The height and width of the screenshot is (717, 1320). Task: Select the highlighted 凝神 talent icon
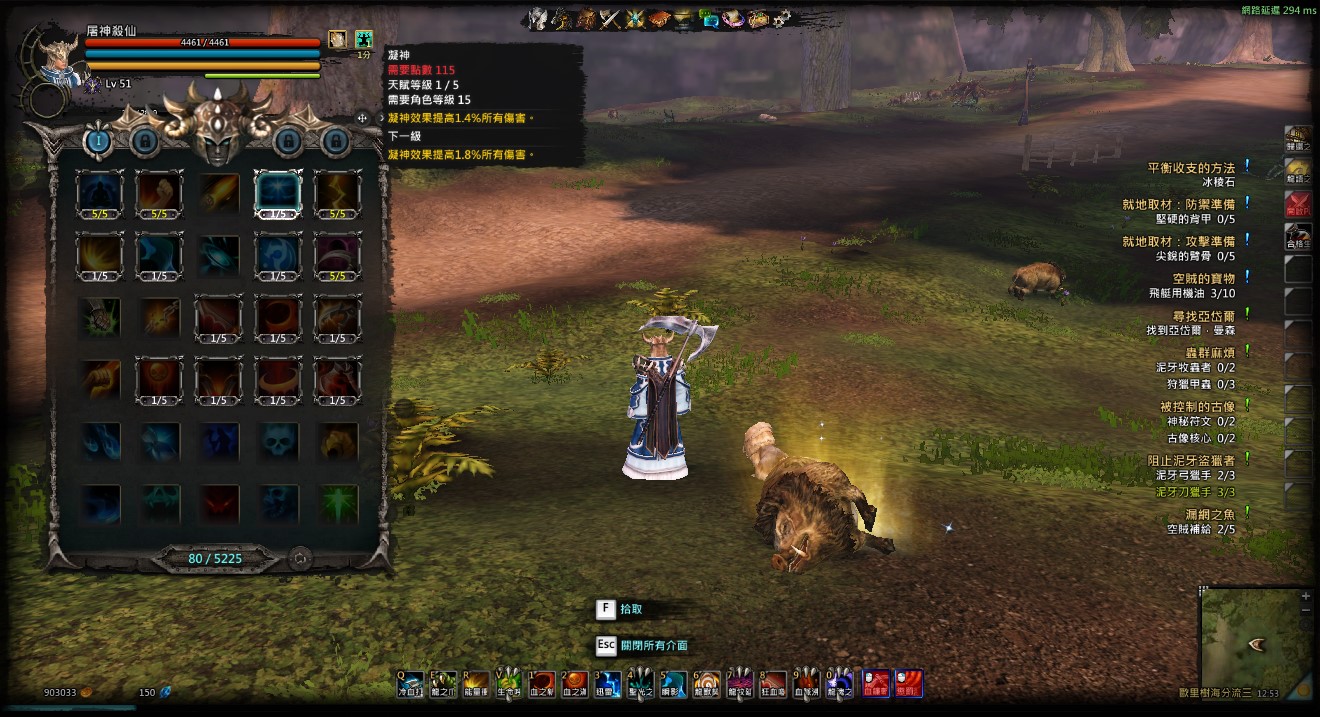[279, 192]
